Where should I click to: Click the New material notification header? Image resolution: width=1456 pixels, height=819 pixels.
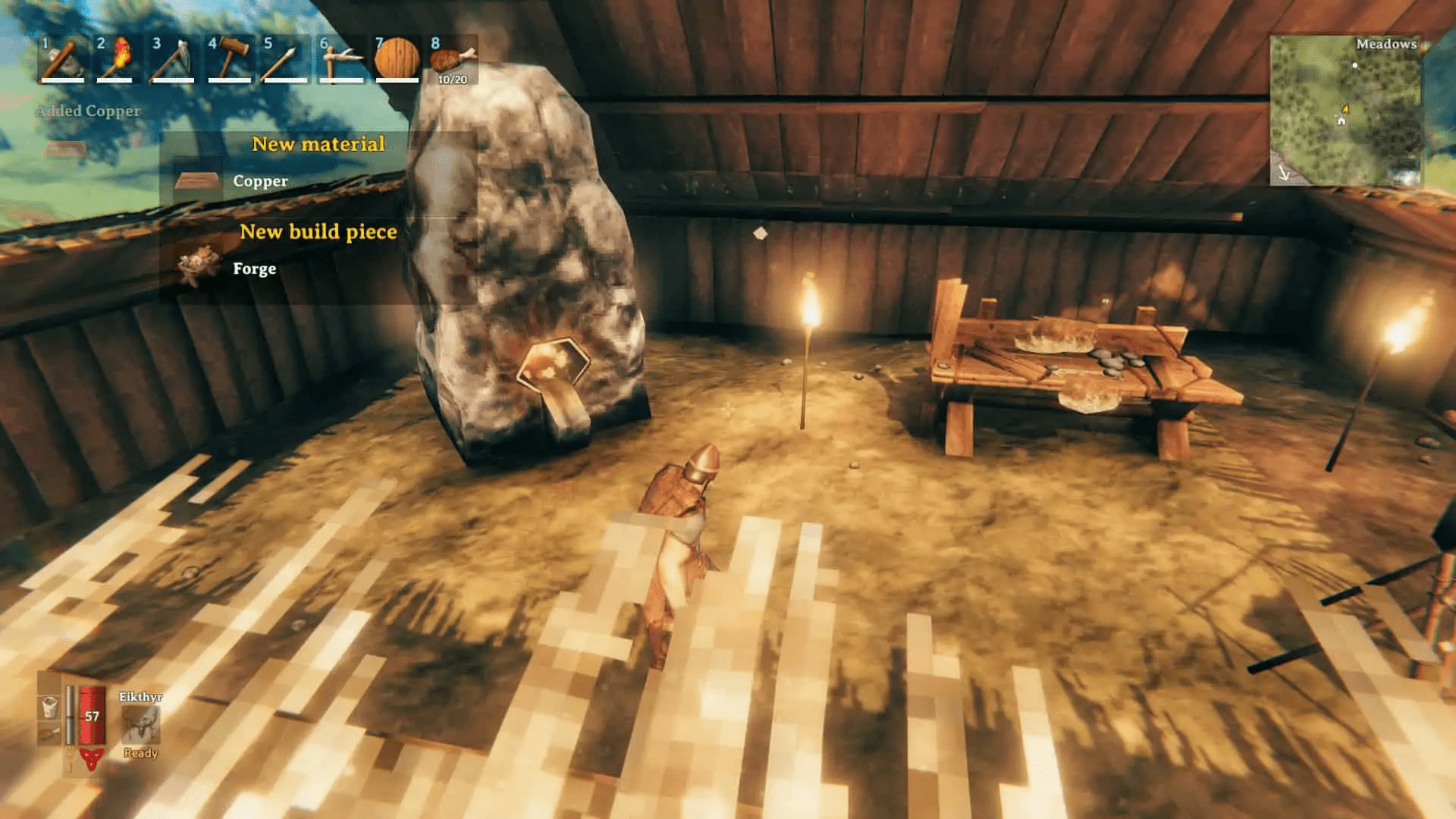[x=319, y=143]
